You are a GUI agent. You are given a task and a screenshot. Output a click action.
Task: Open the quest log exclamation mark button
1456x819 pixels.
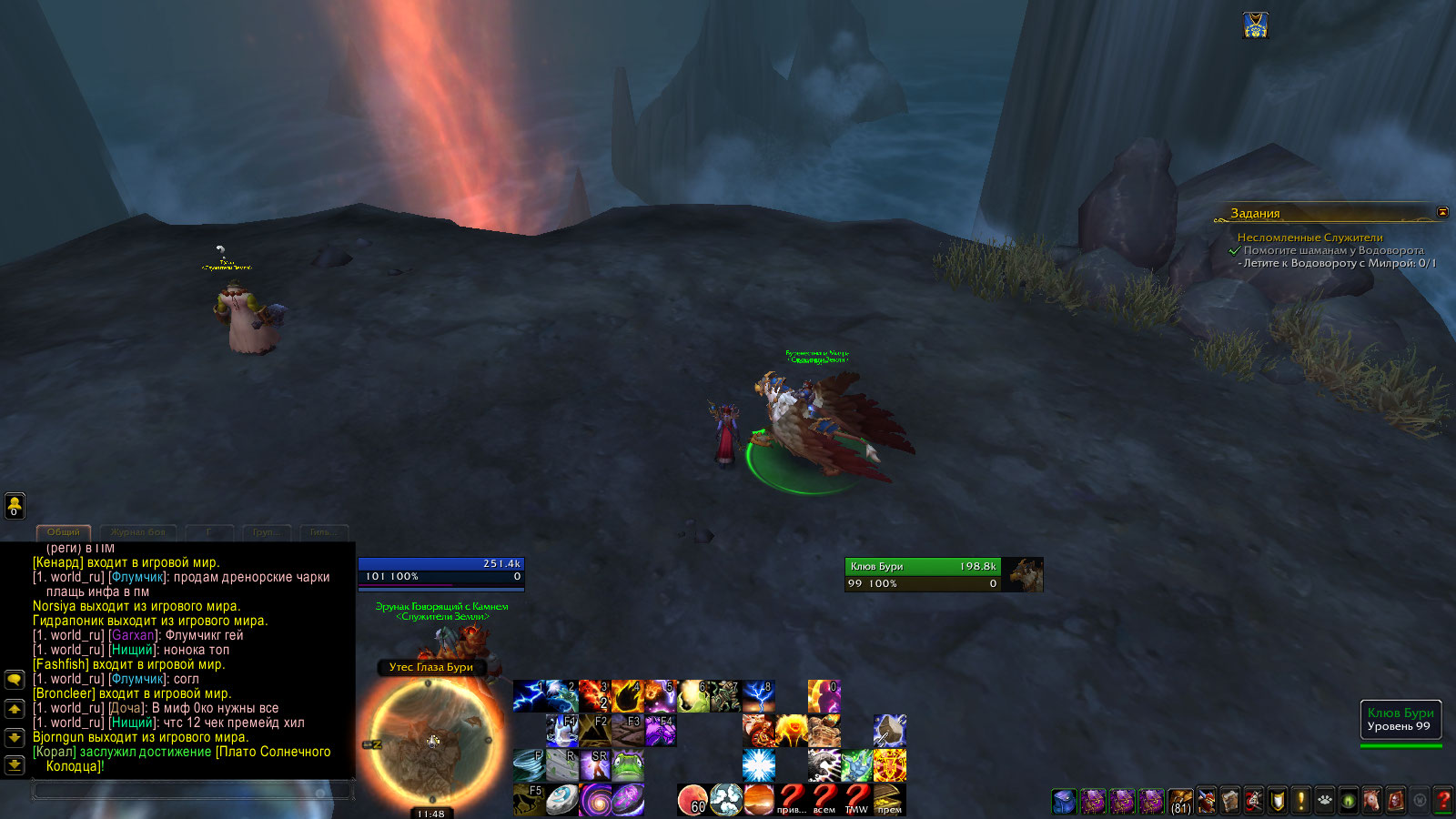click(x=1300, y=801)
